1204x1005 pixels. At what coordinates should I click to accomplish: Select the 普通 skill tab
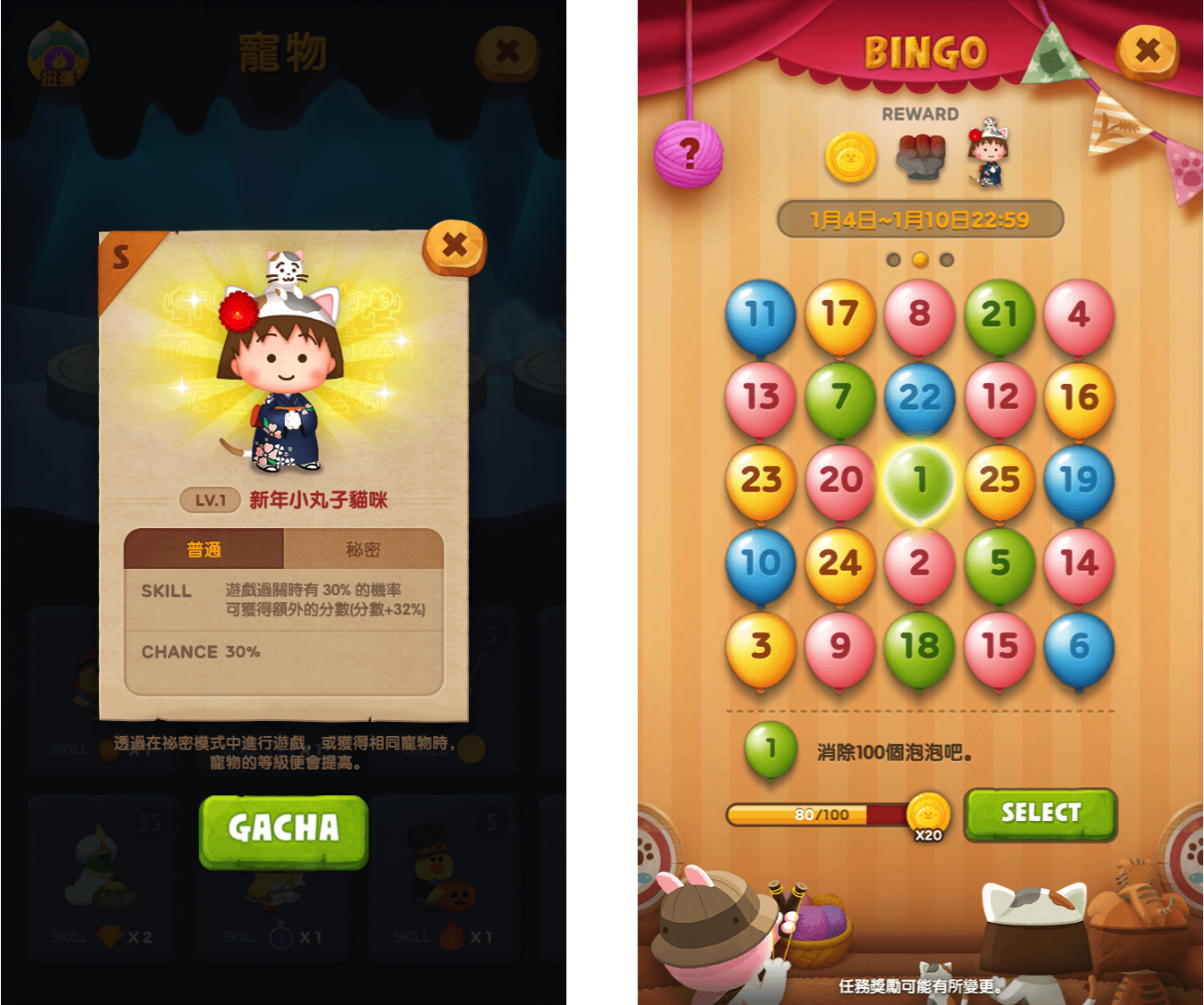pyautogui.click(x=204, y=549)
